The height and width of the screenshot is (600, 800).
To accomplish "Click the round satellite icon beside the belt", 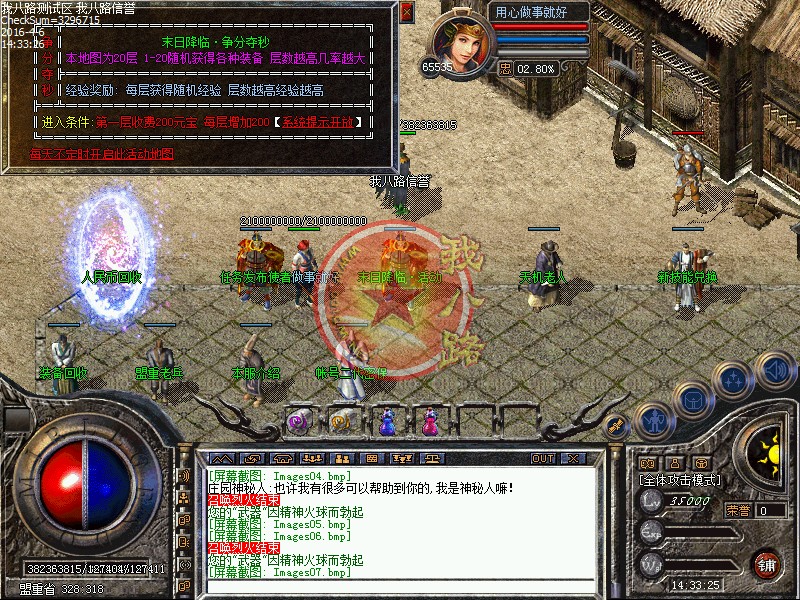I will click(x=616, y=426).
